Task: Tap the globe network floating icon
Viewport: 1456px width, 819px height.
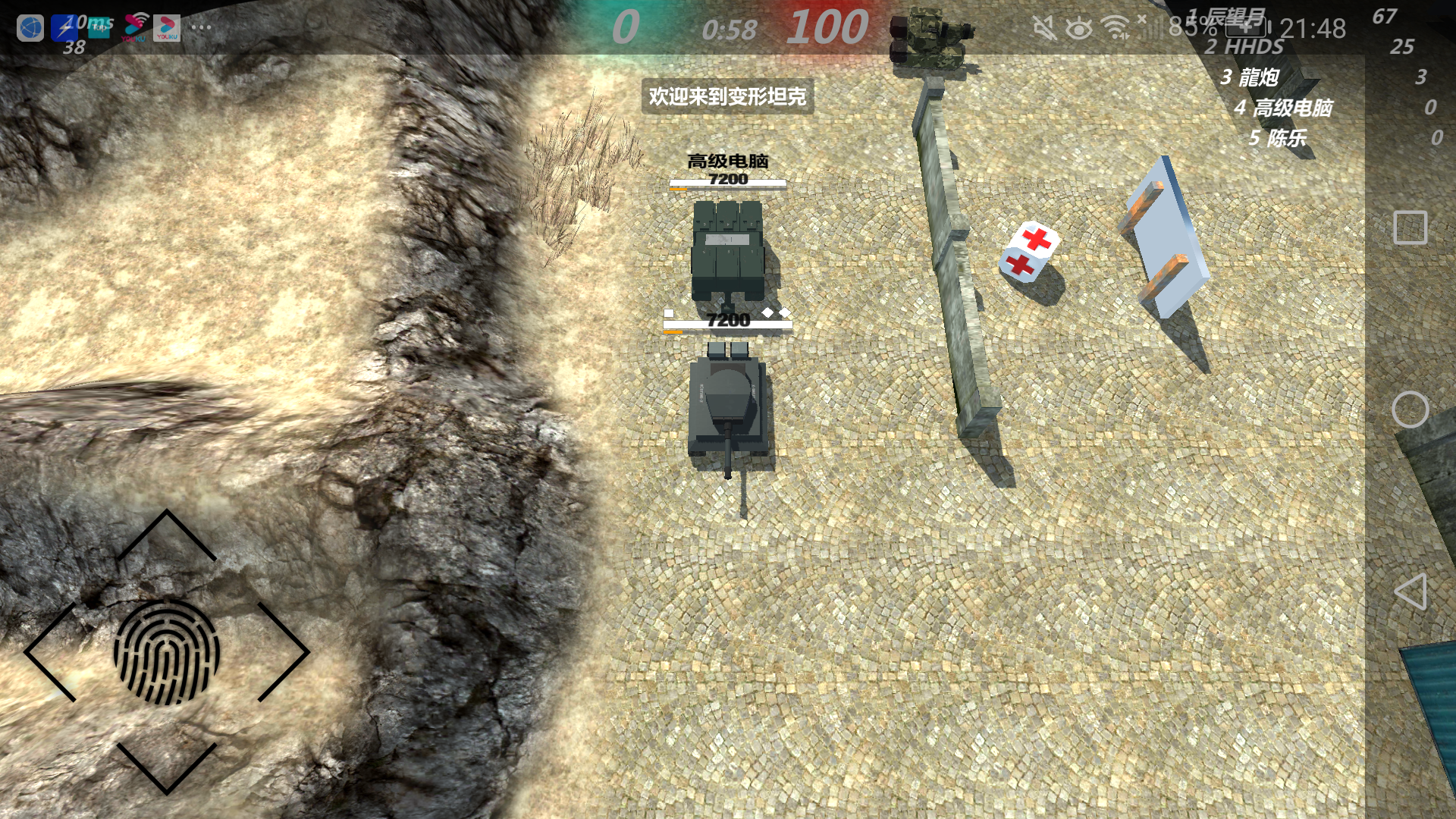Action: click(29, 28)
